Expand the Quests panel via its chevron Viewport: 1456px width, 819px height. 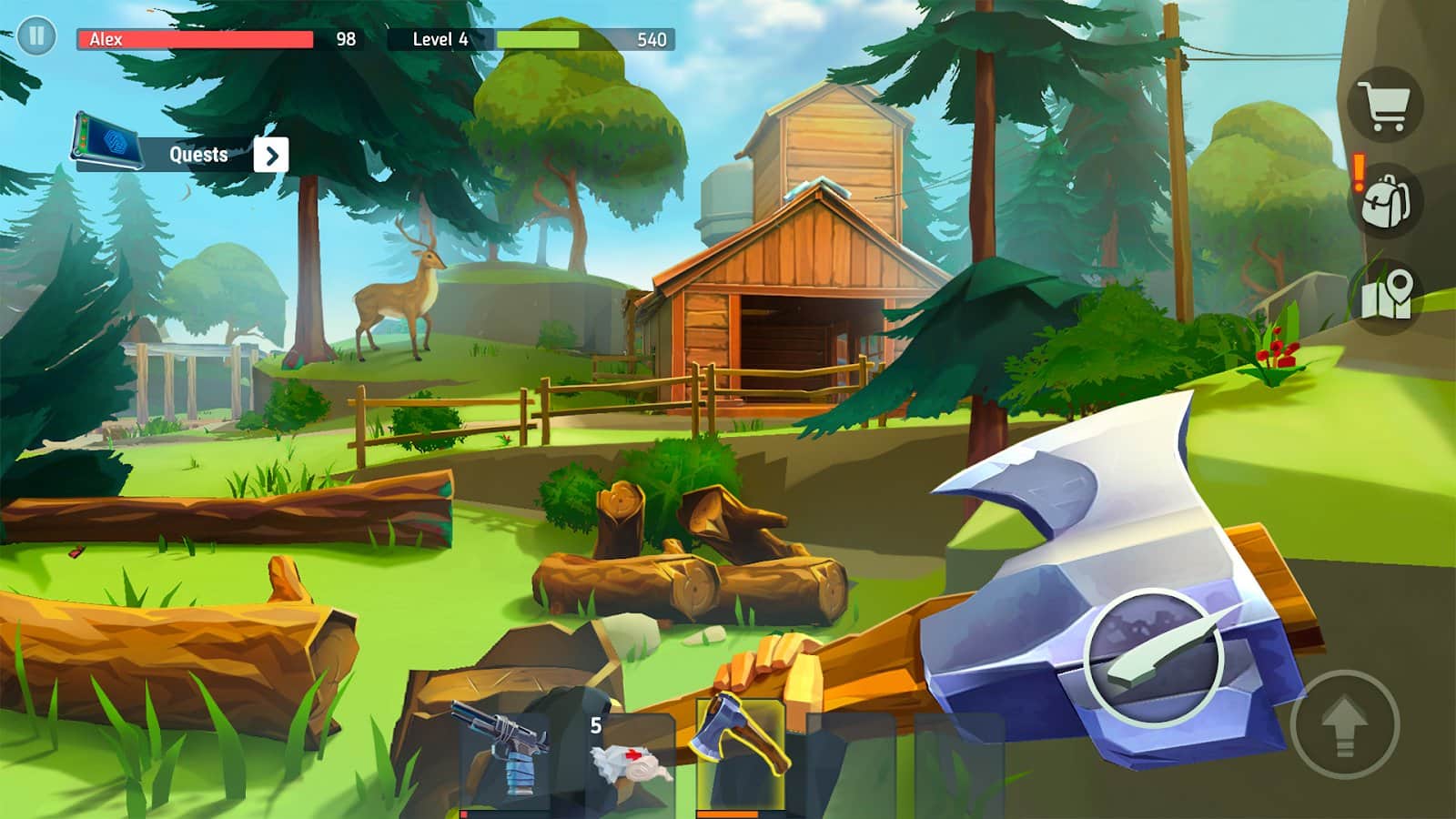[272, 155]
